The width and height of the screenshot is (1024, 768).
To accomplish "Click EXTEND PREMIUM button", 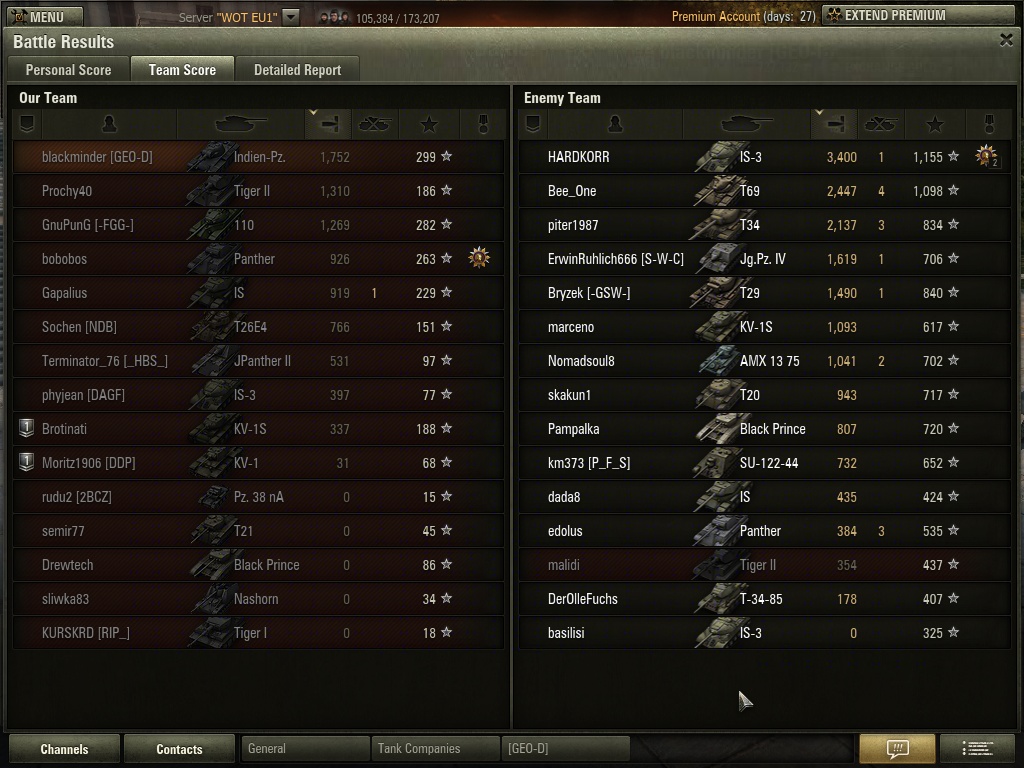I will pyautogui.click(x=917, y=16).
